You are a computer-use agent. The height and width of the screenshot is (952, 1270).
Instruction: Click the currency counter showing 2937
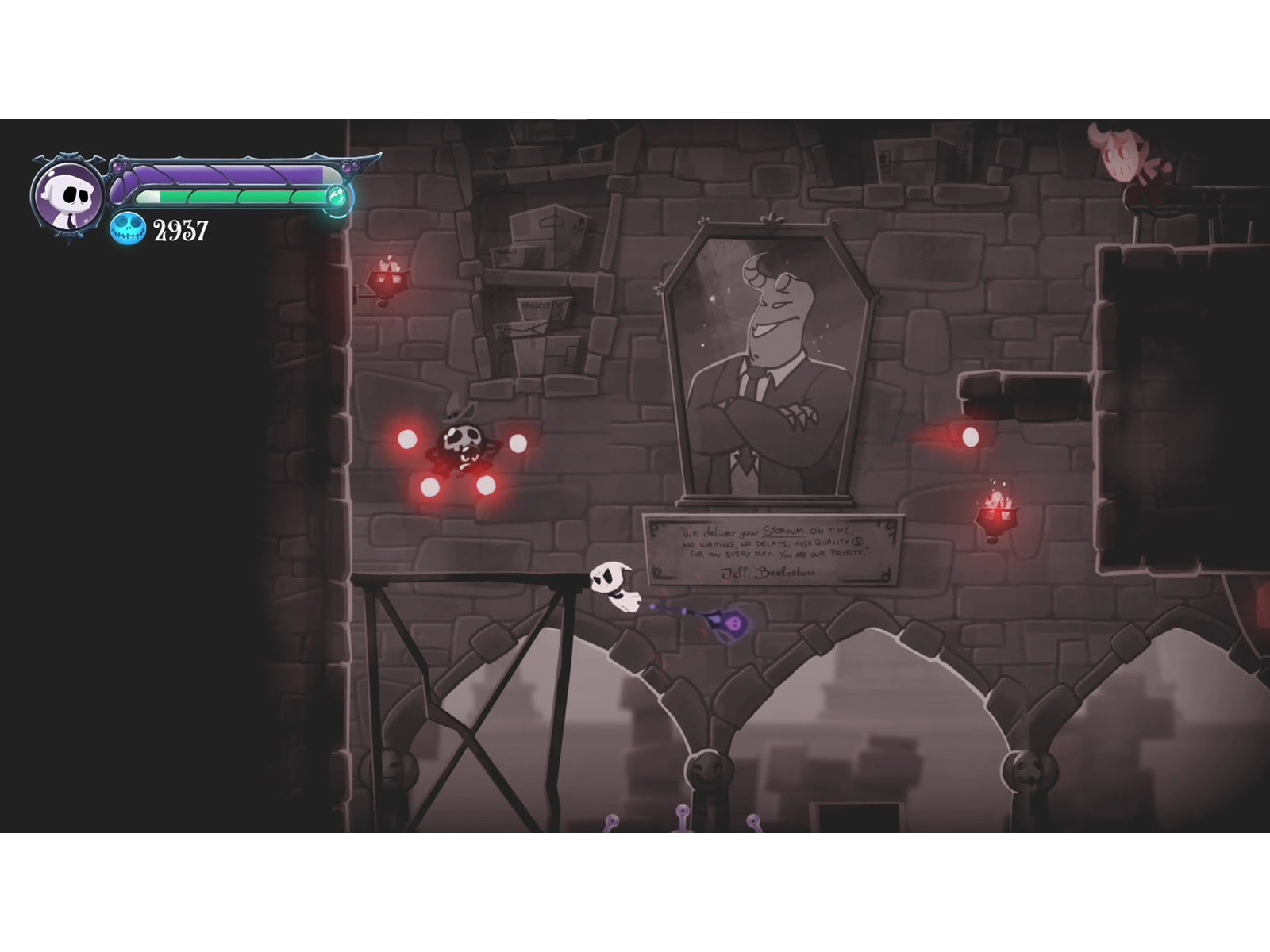[179, 232]
